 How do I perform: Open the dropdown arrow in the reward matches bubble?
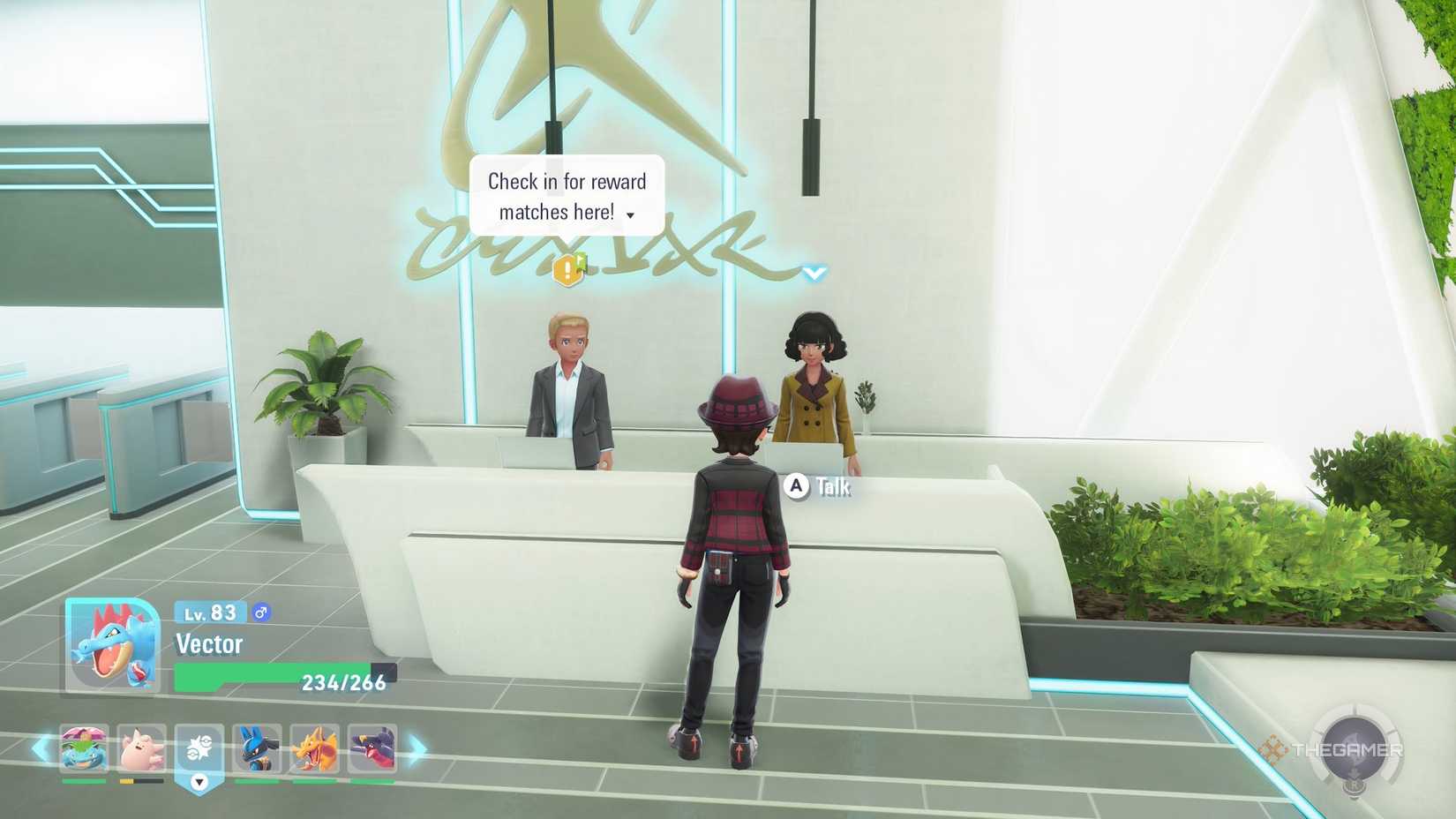(629, 214)
